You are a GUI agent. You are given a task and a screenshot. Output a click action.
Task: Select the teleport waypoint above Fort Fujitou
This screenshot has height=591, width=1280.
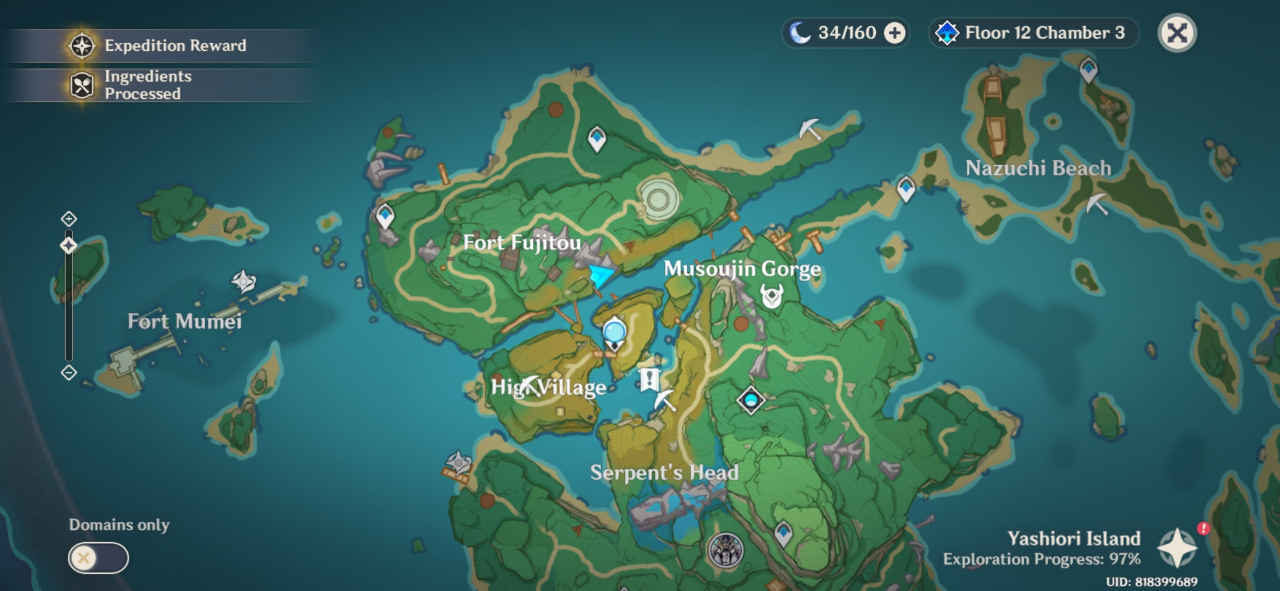point(597,137)
